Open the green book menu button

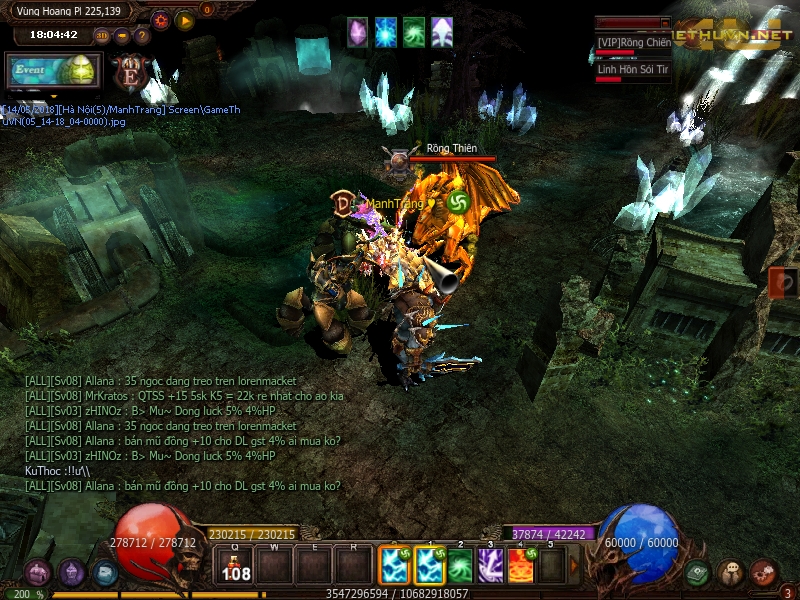698,573
